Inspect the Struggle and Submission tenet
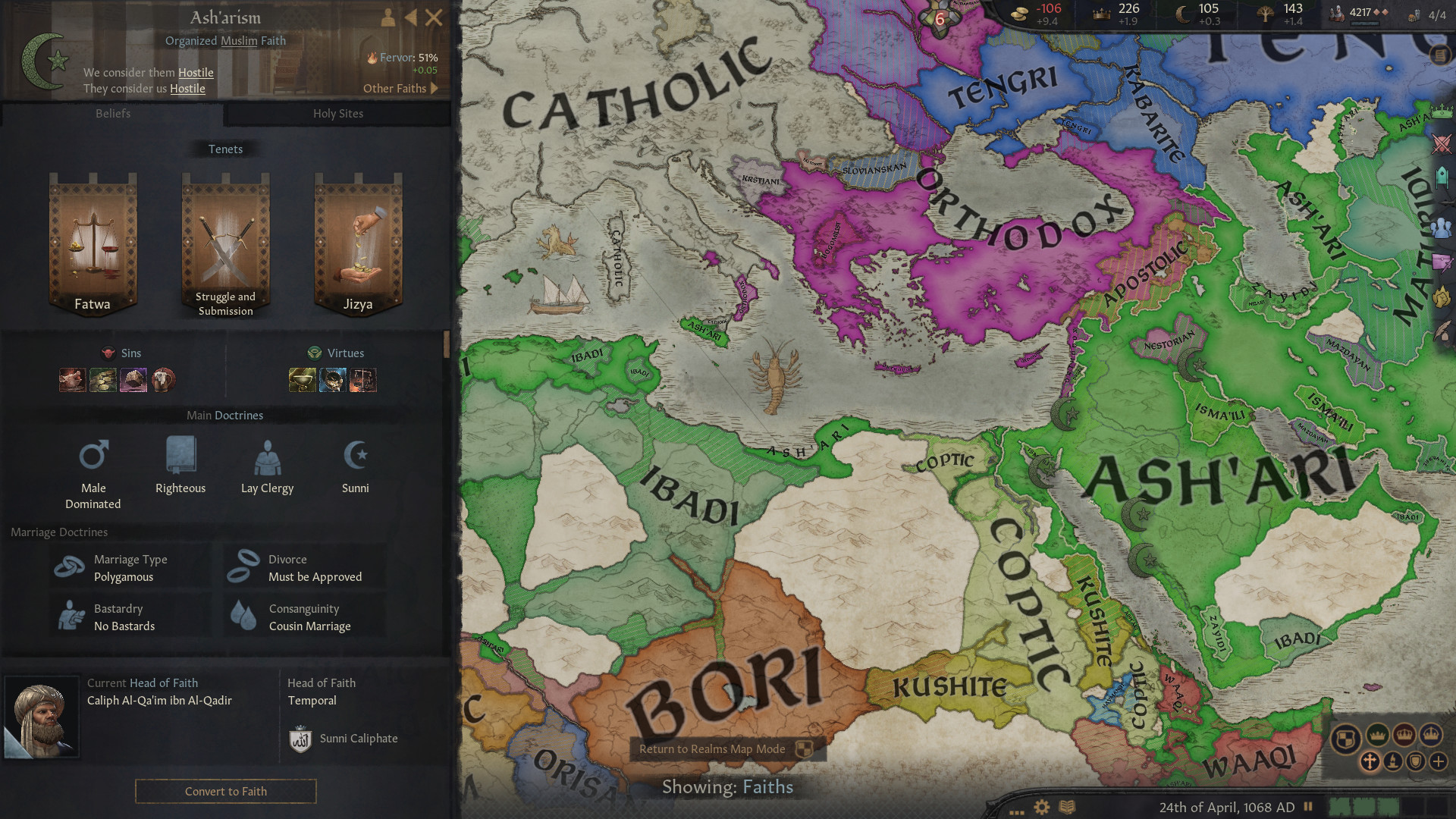Screen dimensions: 1456x819 point(224,243)
